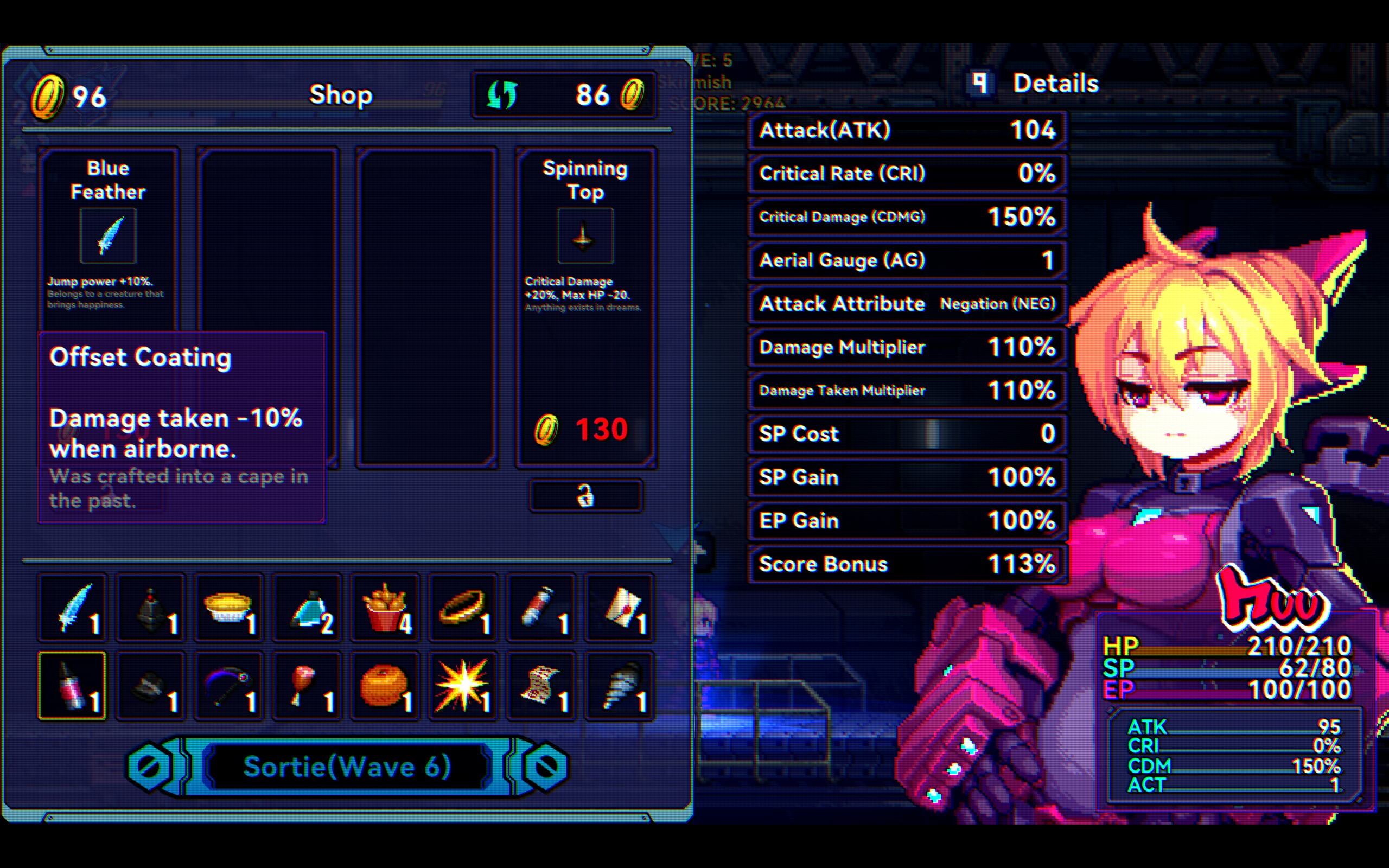Choose the purple scythe inventory item
The width and height of the screenshot is (1389, 868).
tap(228, 685)
